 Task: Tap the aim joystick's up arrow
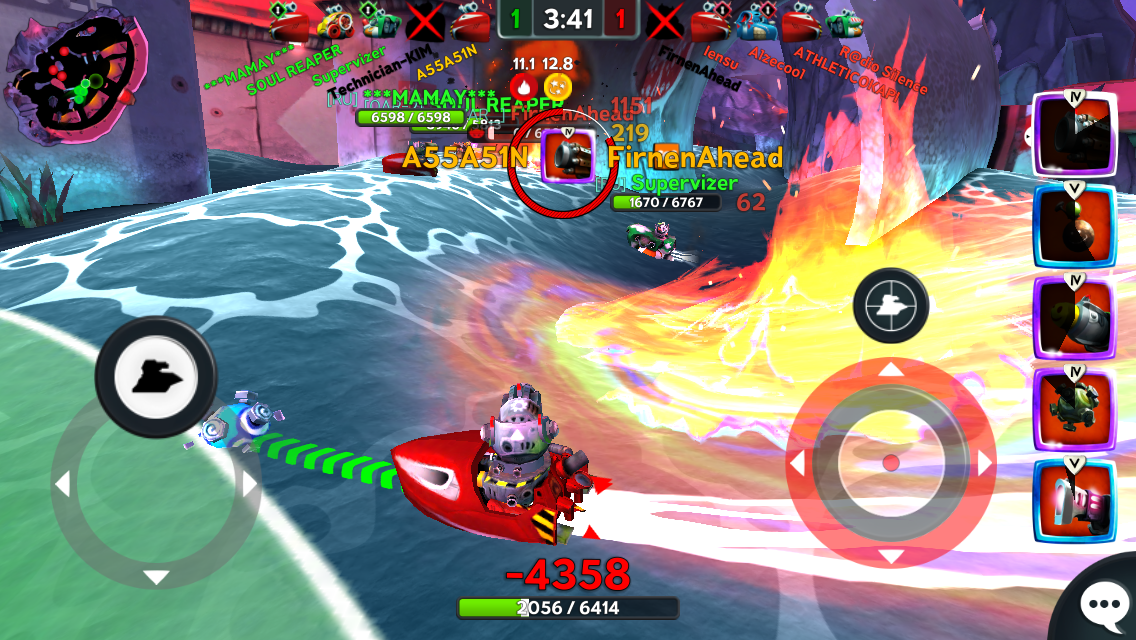click(x=890, y=370)
